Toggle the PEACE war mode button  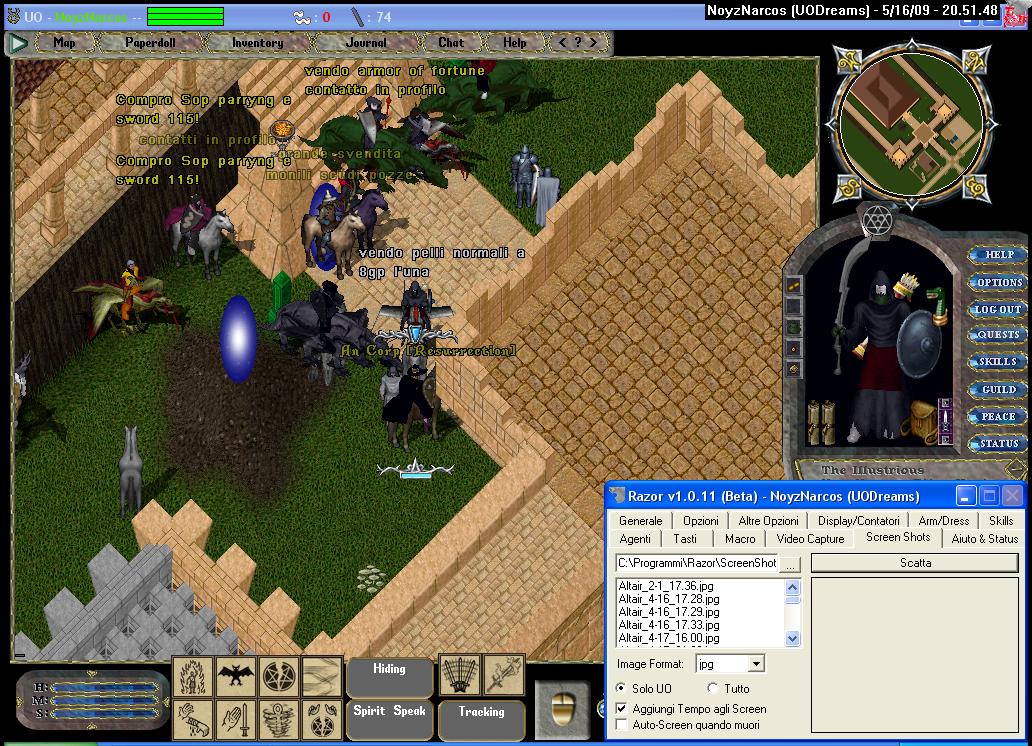coord(999,416)
